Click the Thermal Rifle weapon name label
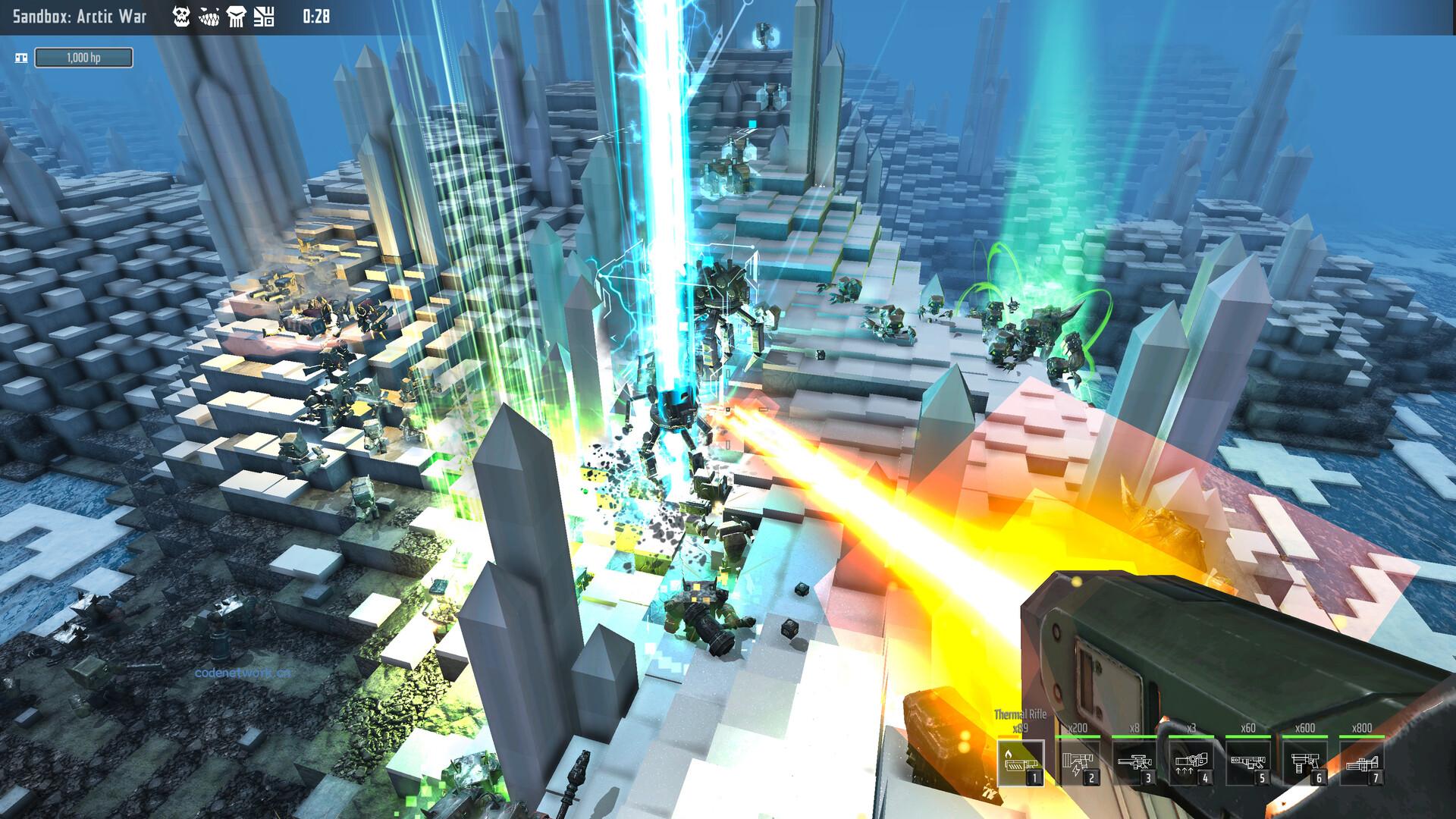This screenshot has height=819, width=1456. [1020, 714]
